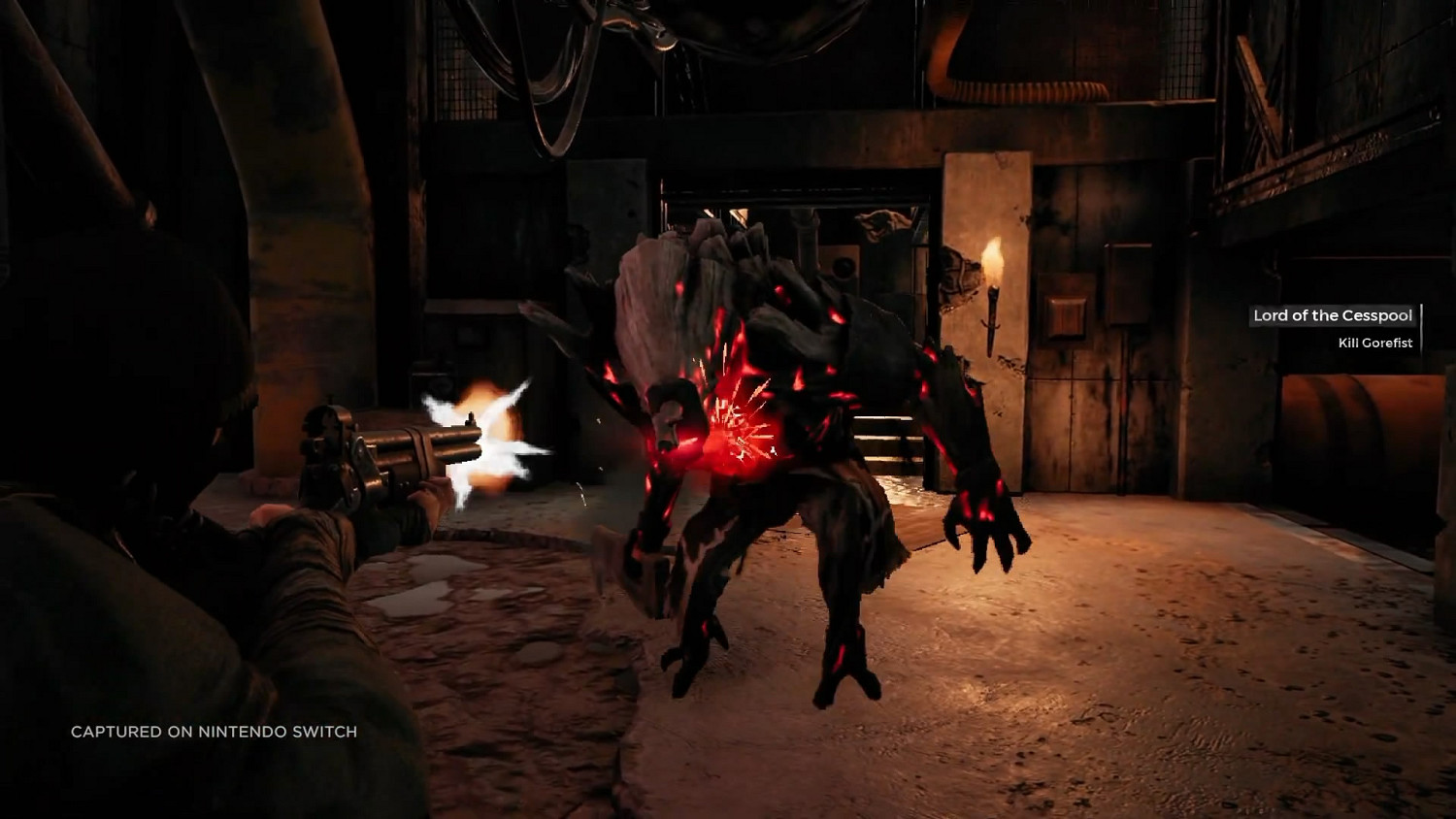
Task: Select the Lord of the Cesspool quest tracker
Action: click(x=1333, y=316)
